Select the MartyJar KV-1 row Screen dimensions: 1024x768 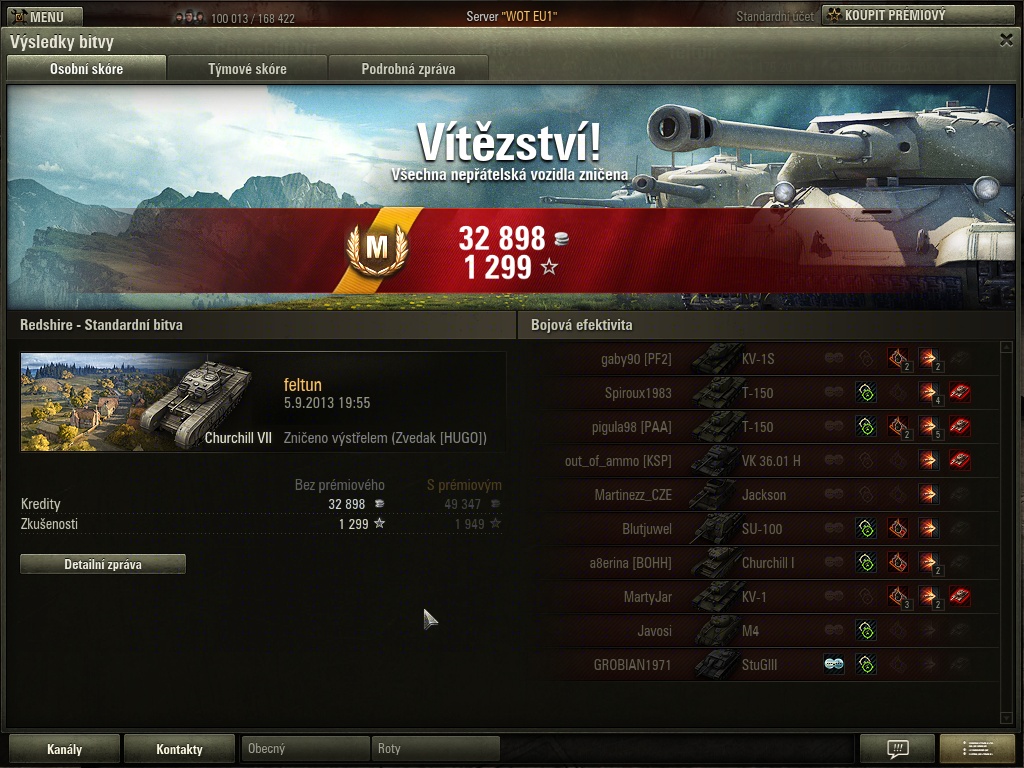click(x=760, y=597)
